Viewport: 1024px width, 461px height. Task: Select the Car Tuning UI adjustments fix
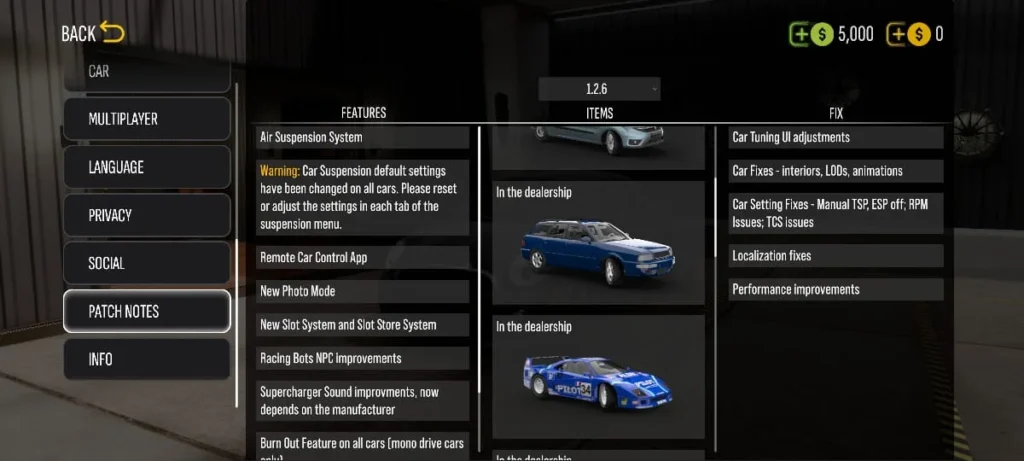(835, 137)
